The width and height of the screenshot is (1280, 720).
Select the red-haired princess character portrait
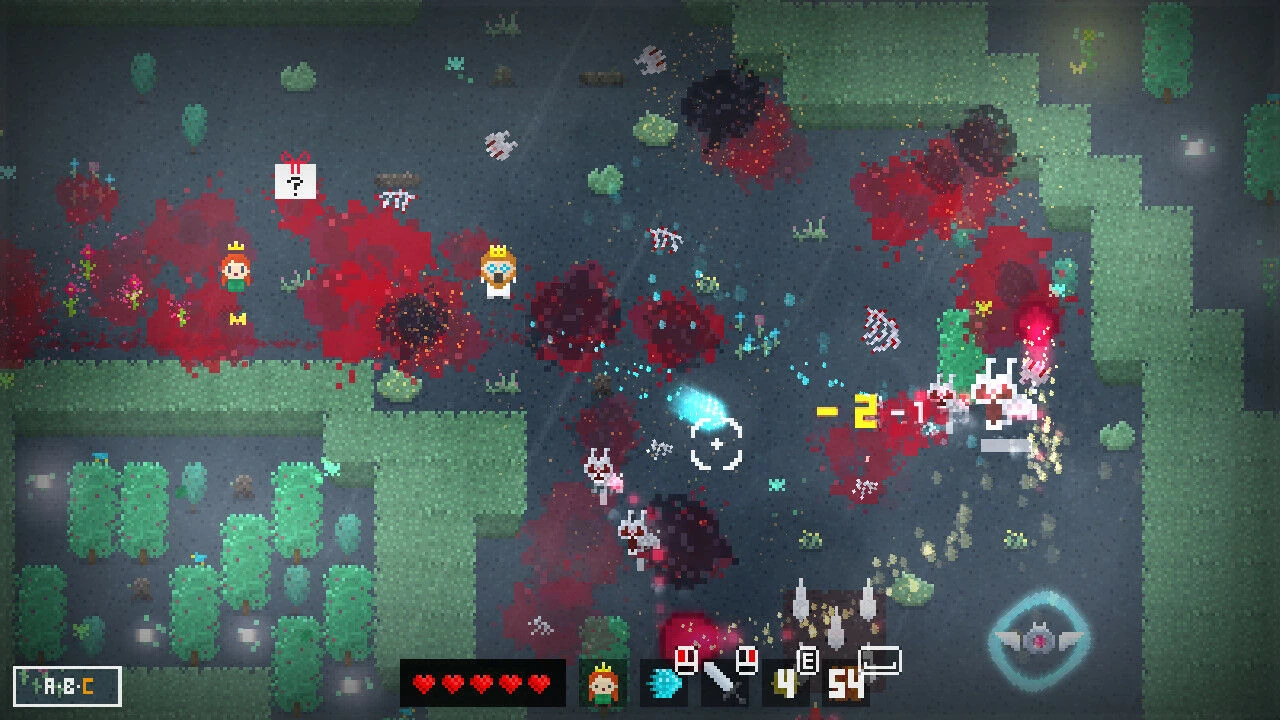pyautogui.click(x=603, y=684)
